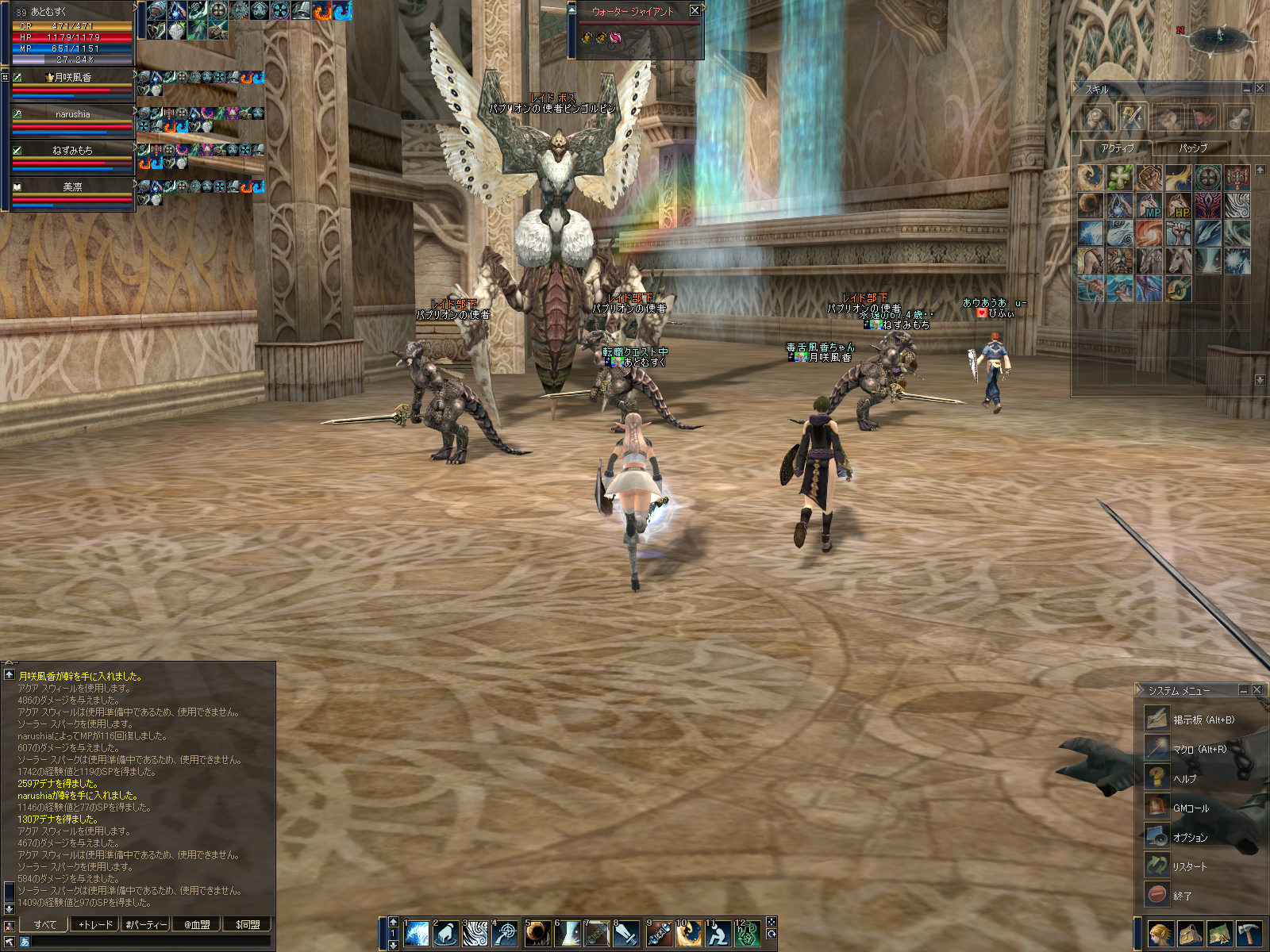Open the オプション options menu

(x=1190, y=837)
